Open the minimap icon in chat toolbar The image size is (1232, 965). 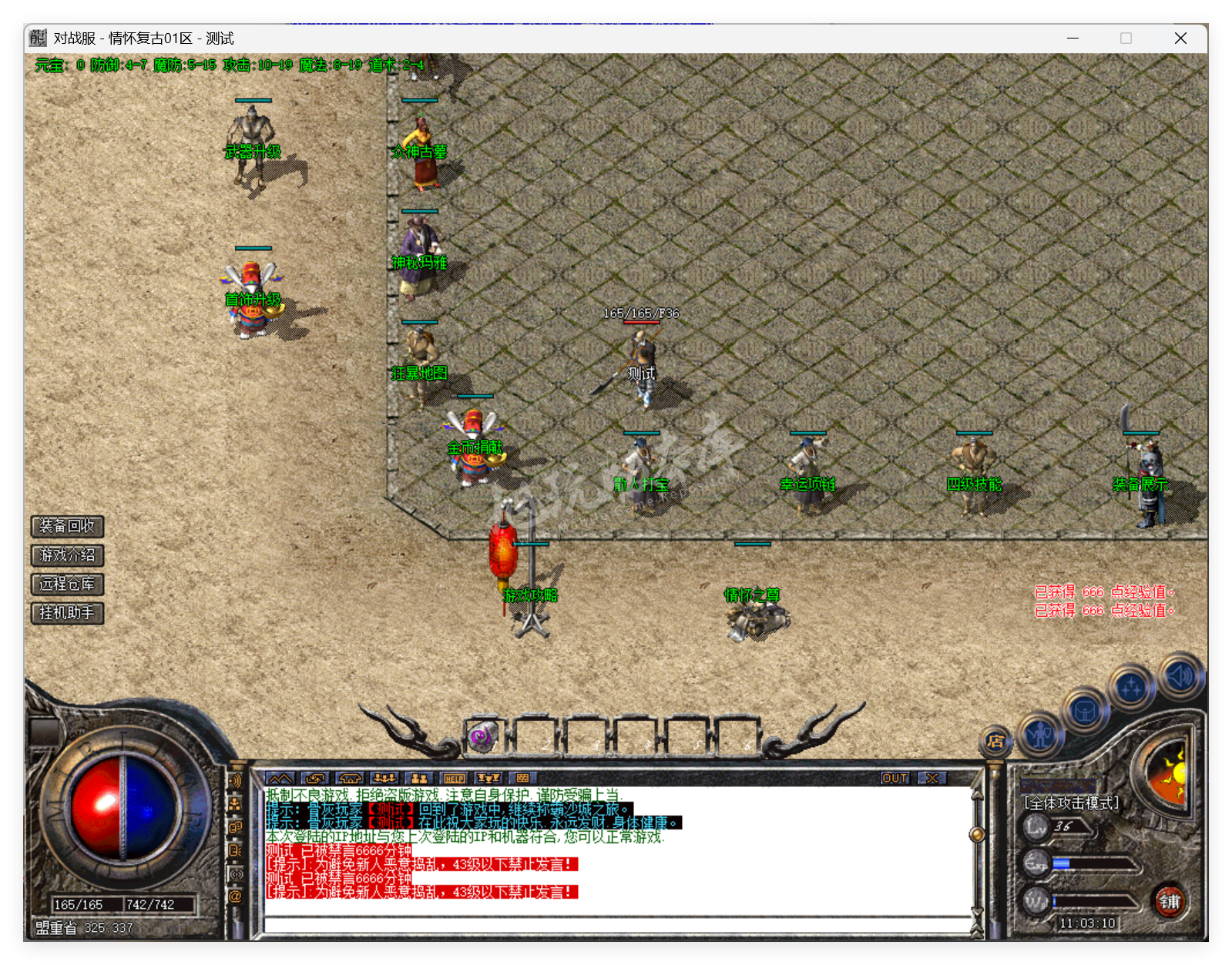point(280,777)
